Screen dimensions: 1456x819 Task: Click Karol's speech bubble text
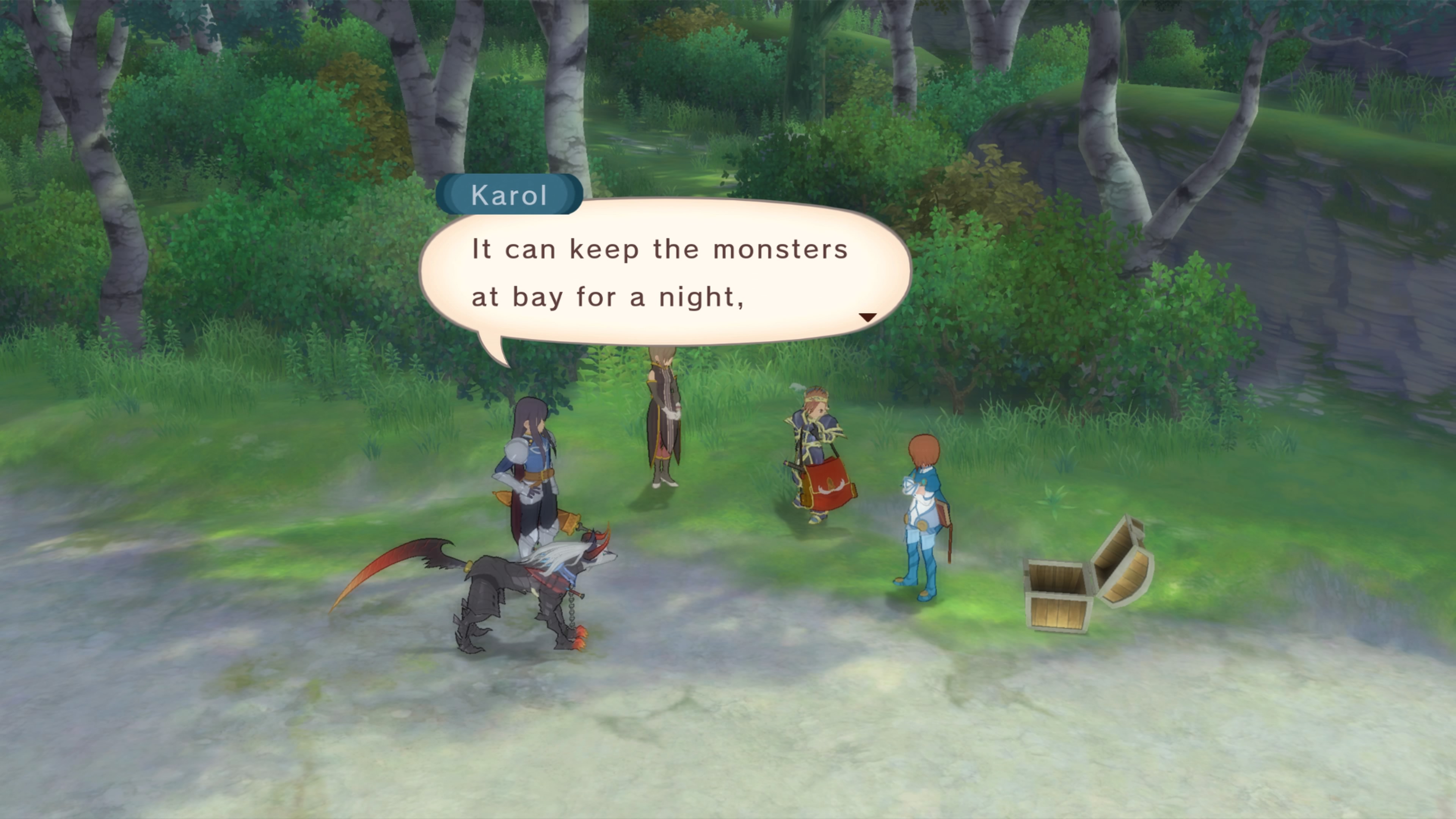coord(659,273)
